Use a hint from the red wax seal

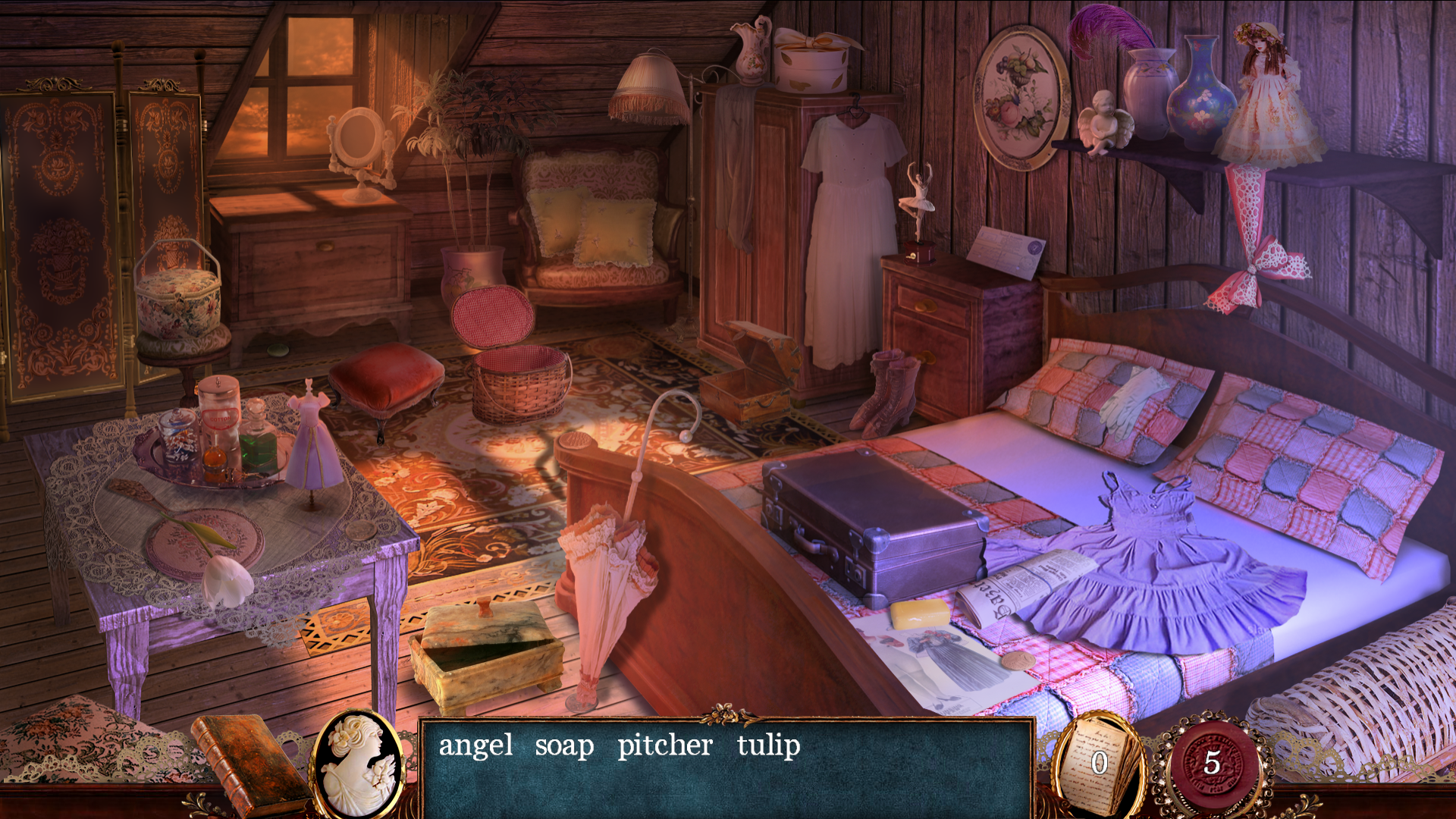click(x=1211, y=763)
